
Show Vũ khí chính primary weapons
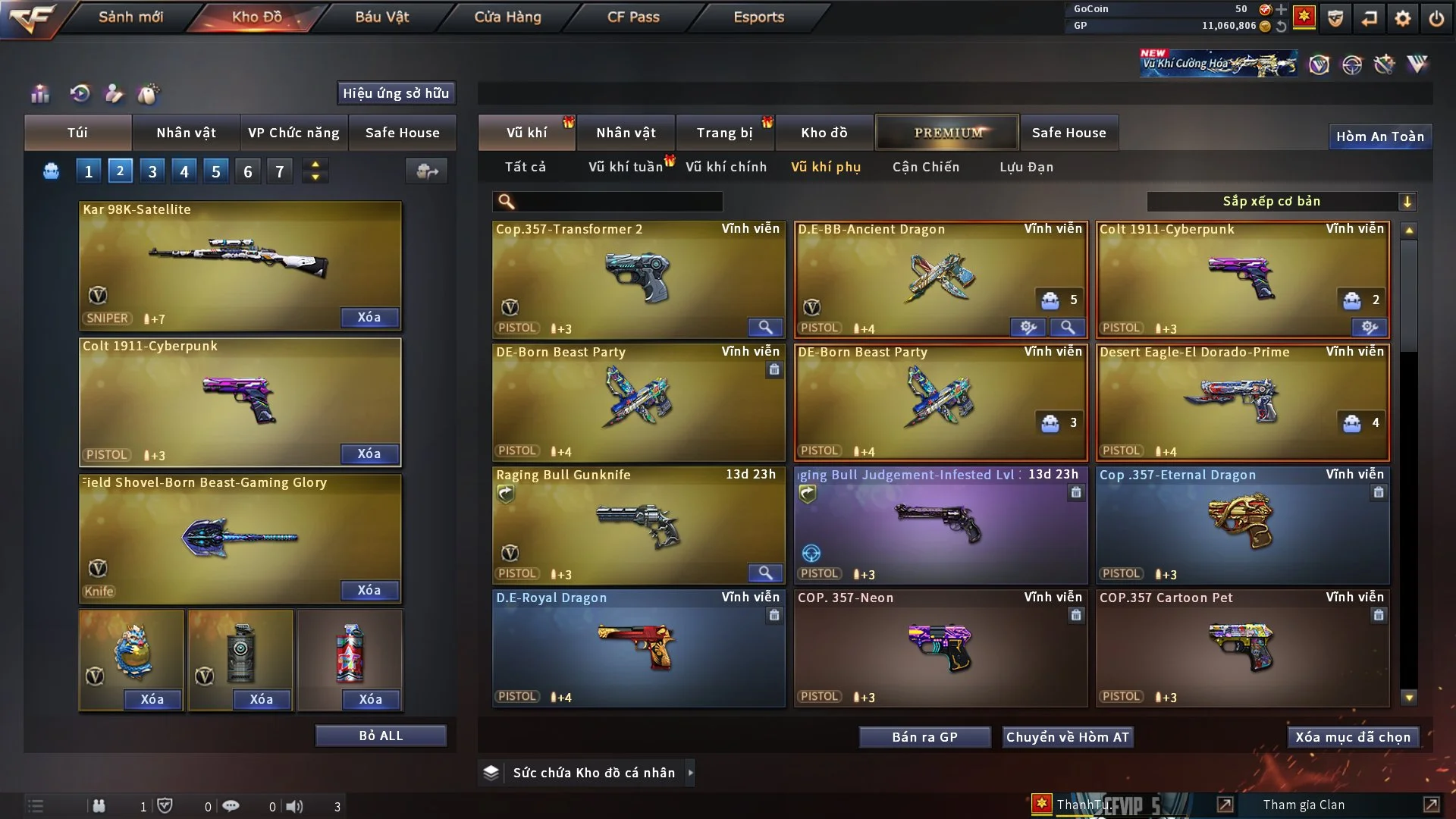[x=726, y=167]
